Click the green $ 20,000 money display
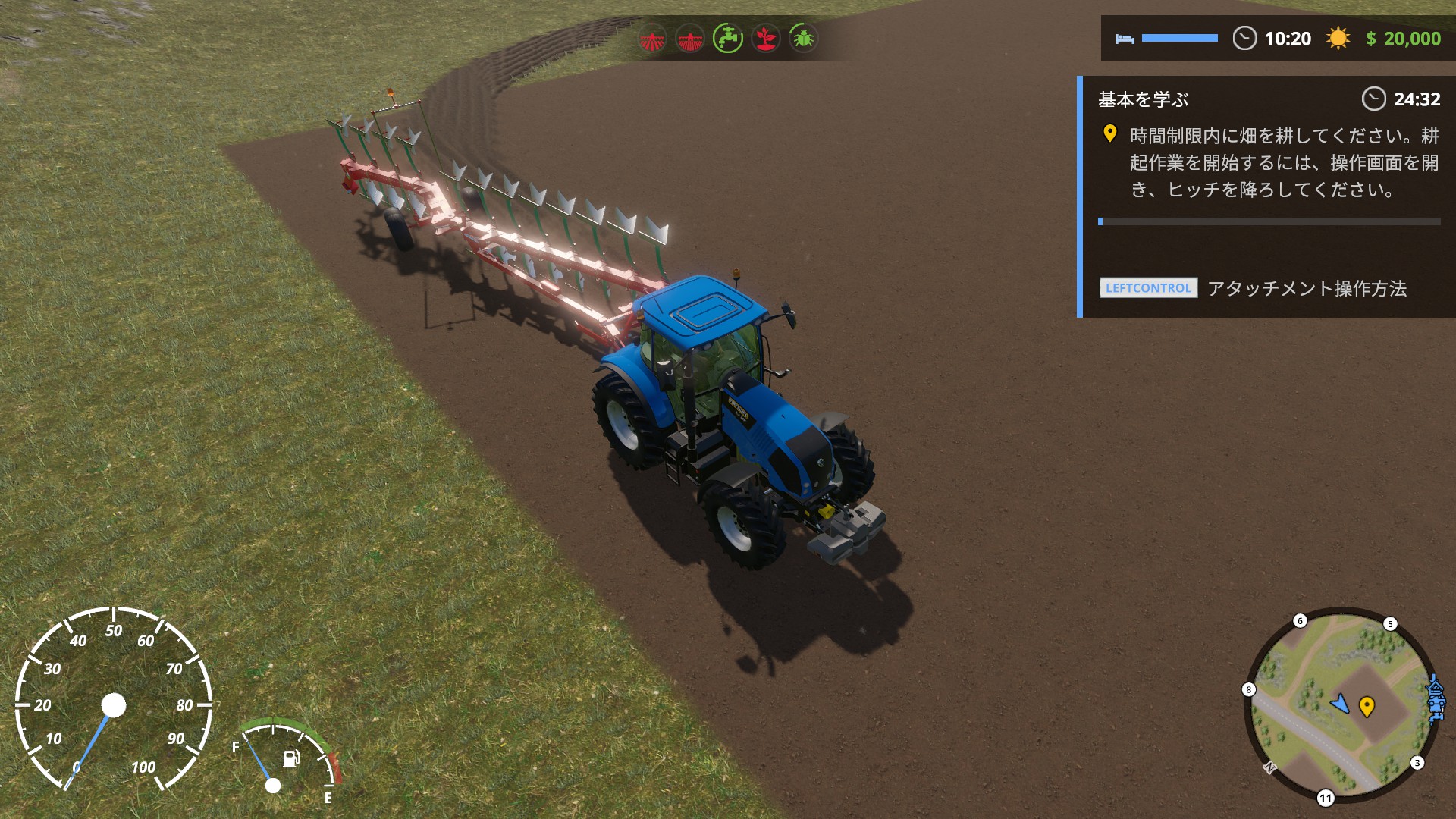Image resolution: width=1456 pixels, height=819 pixels. (x=1405, y=38)
